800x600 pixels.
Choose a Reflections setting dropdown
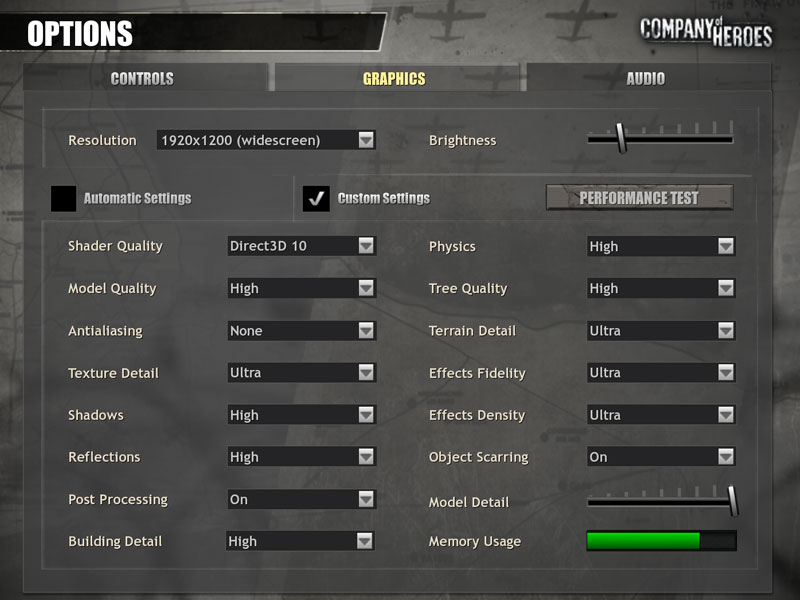click(302, 457)
